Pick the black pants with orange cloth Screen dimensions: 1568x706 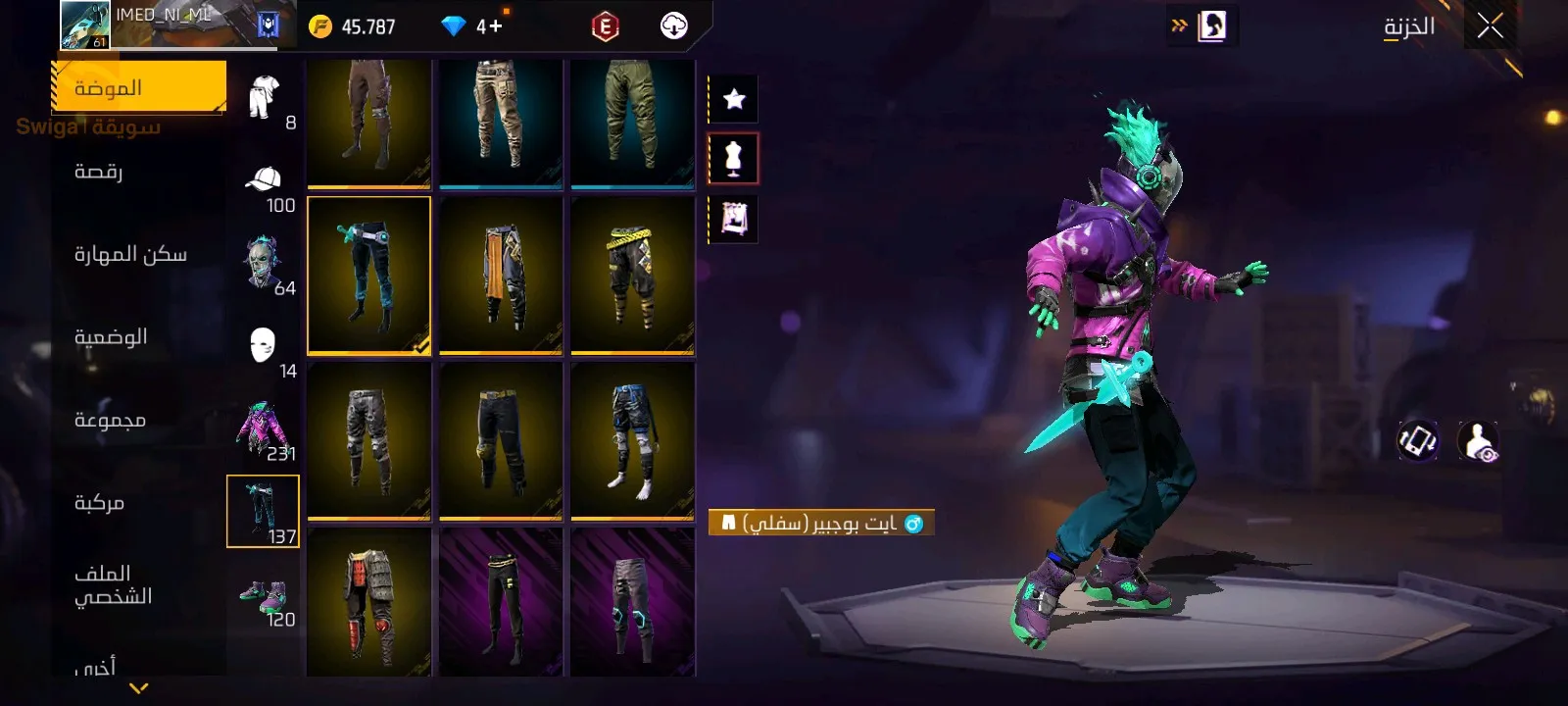(x=501, y=275)
